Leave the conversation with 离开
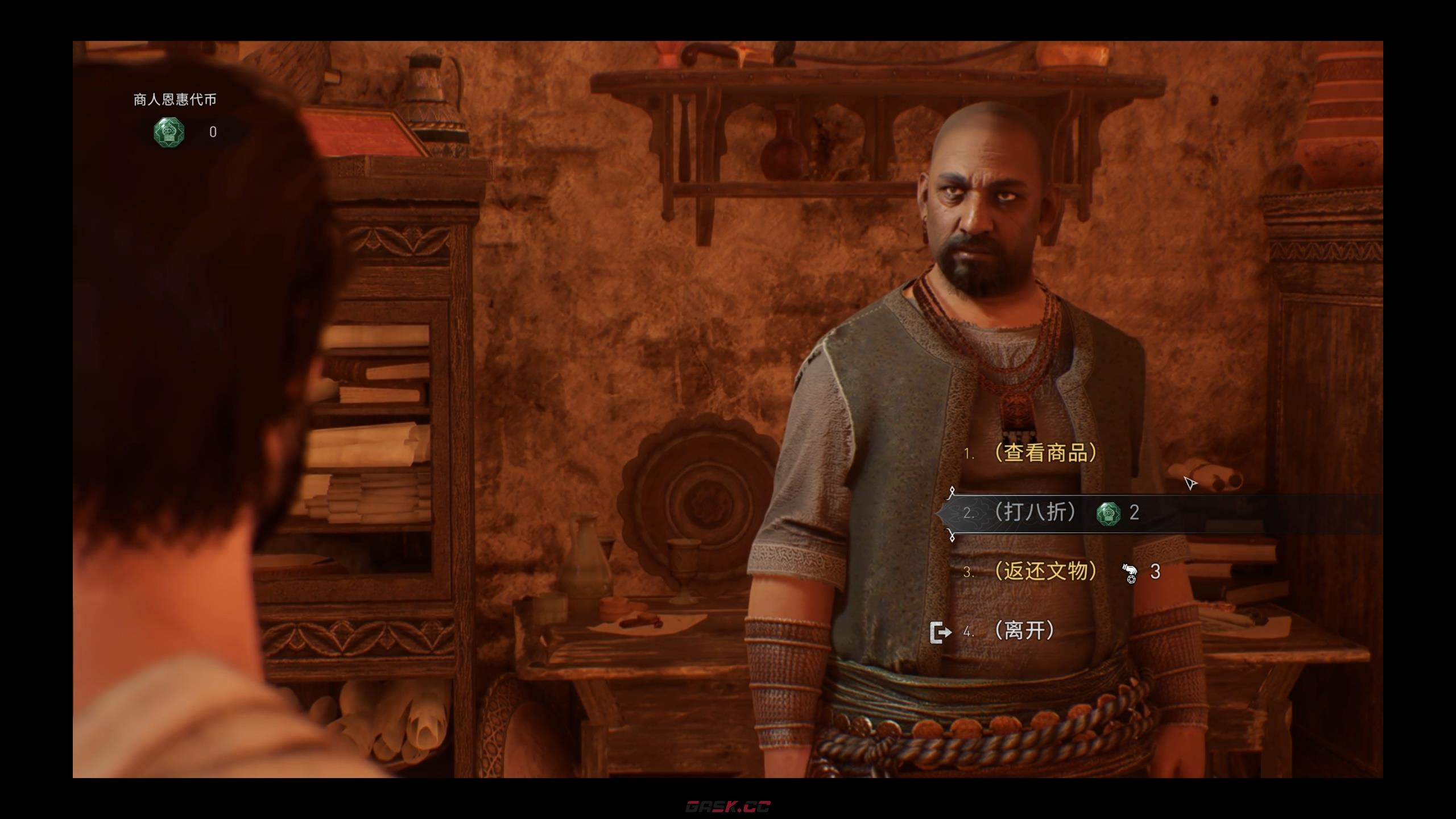Image resolution: width=1456 pixels, height=819 pixels. point(1024,631)
